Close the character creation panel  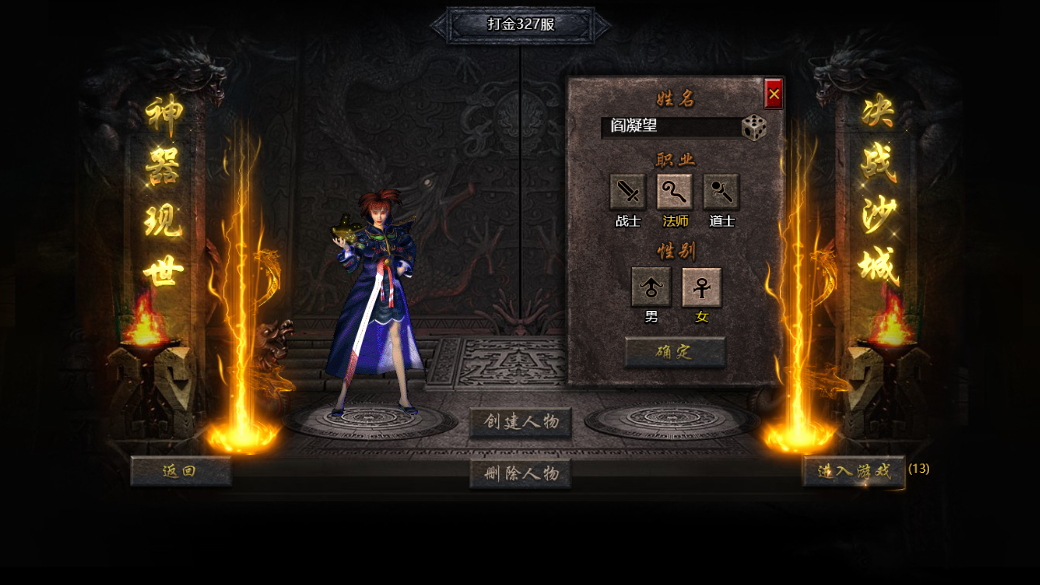click(x=773, y=94)
